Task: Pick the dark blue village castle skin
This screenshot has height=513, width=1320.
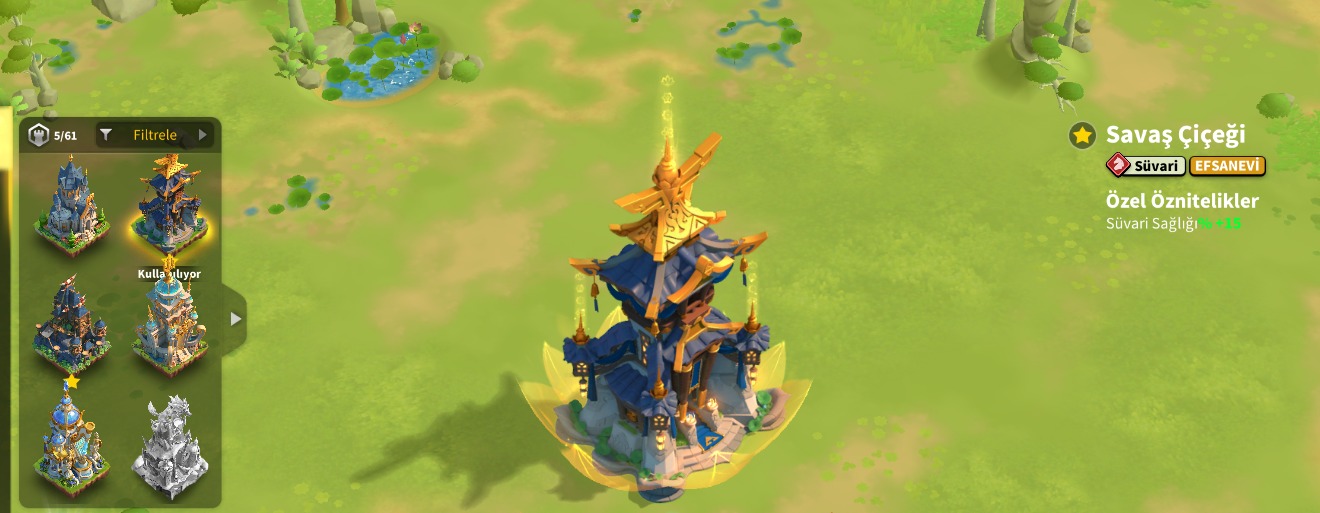Action: pos(70,325)
